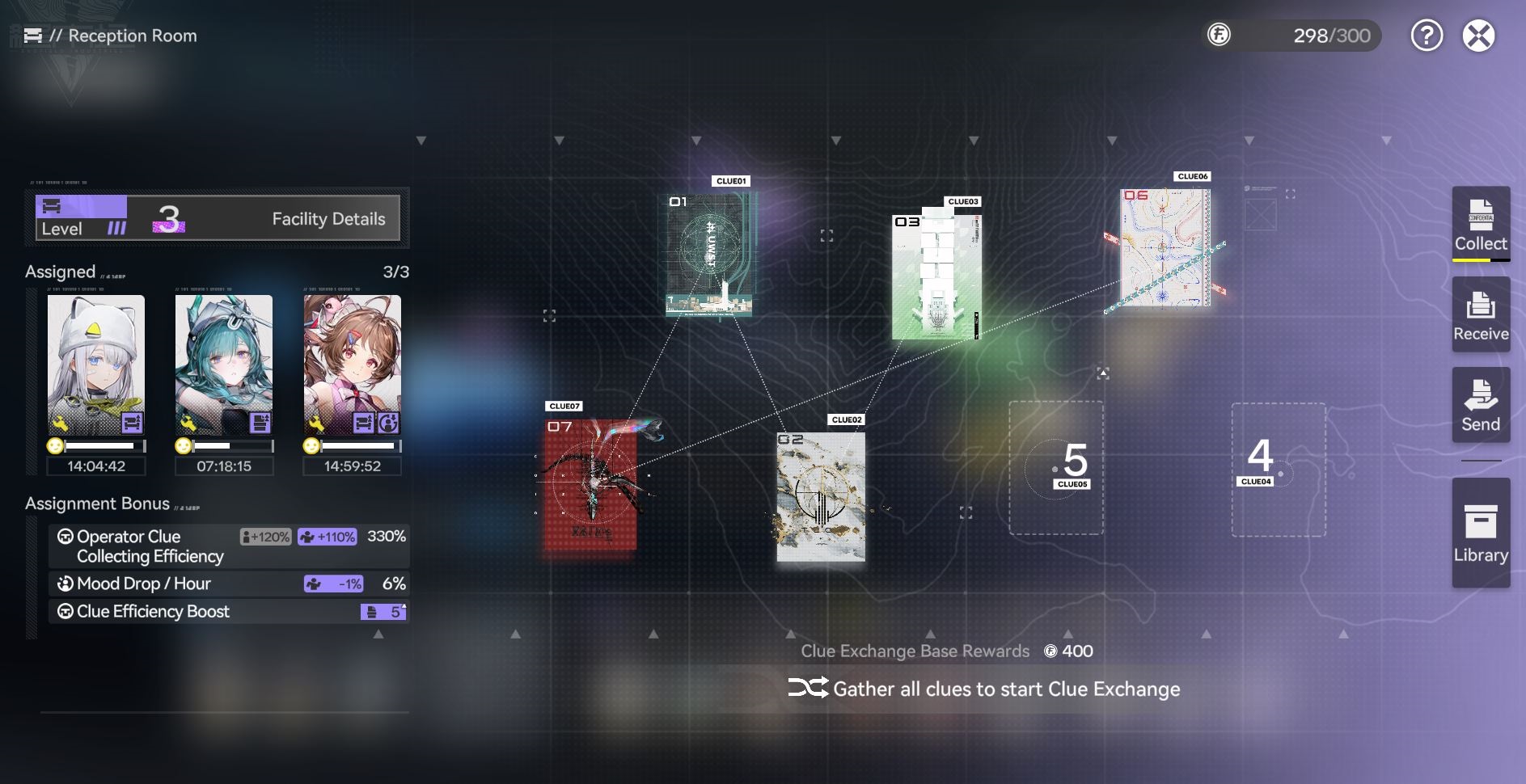Select the red CLUE07 card
This screenshot has width=1526, height=784.
(590, 483)
